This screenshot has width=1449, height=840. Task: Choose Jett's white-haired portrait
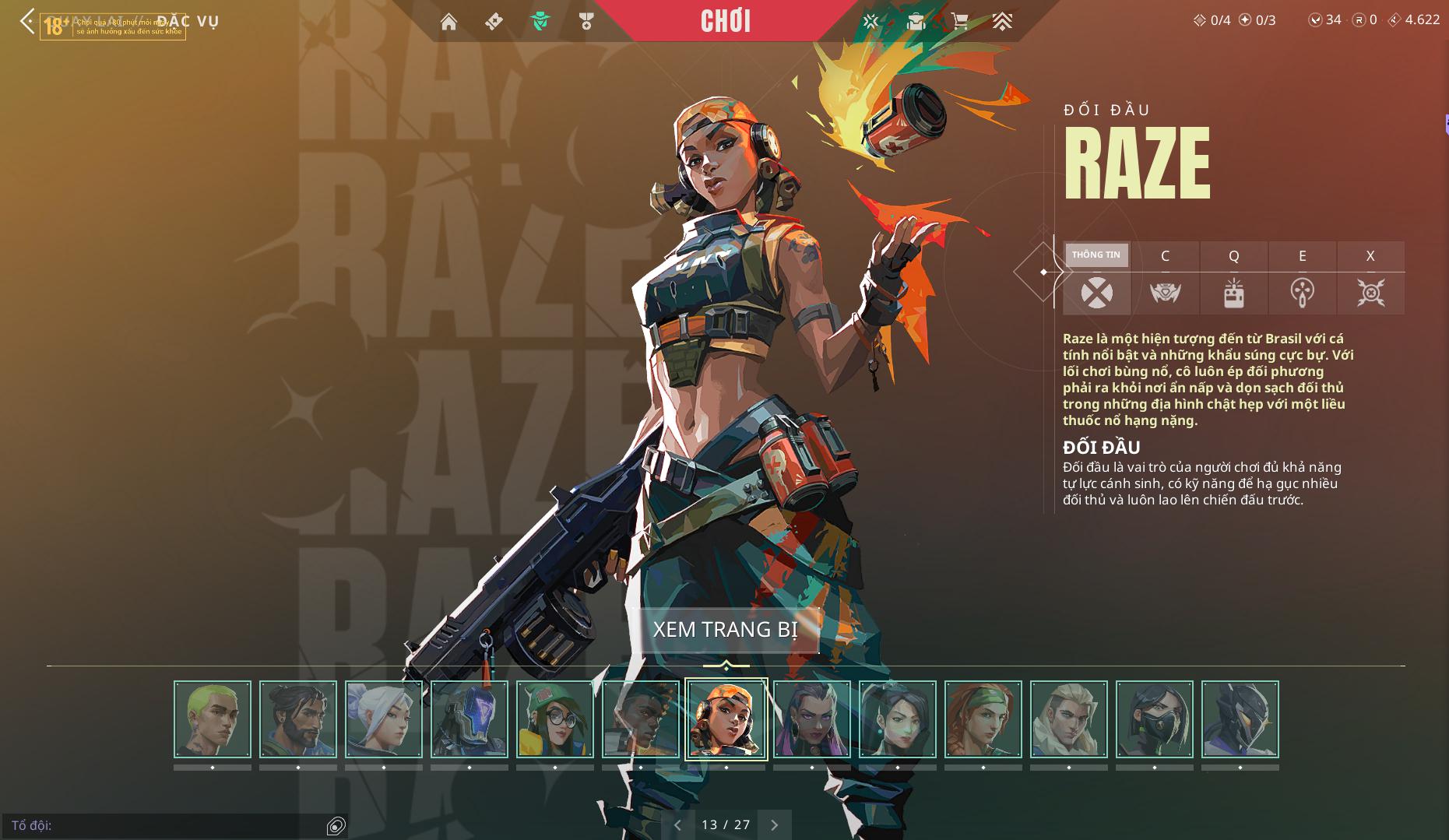tap(384, 719)
